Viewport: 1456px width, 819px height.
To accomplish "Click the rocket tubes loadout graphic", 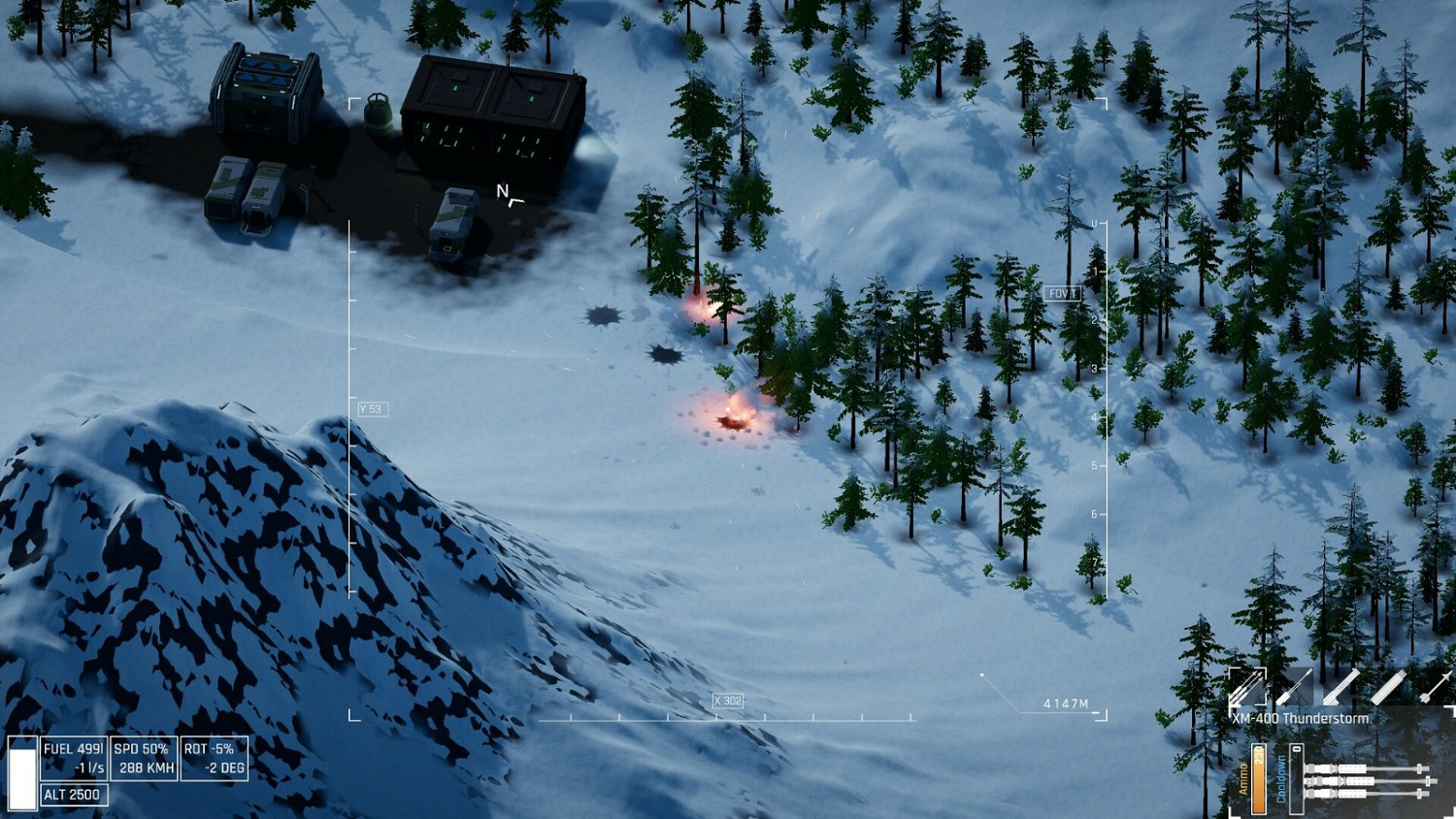I will click(1369, 781).
